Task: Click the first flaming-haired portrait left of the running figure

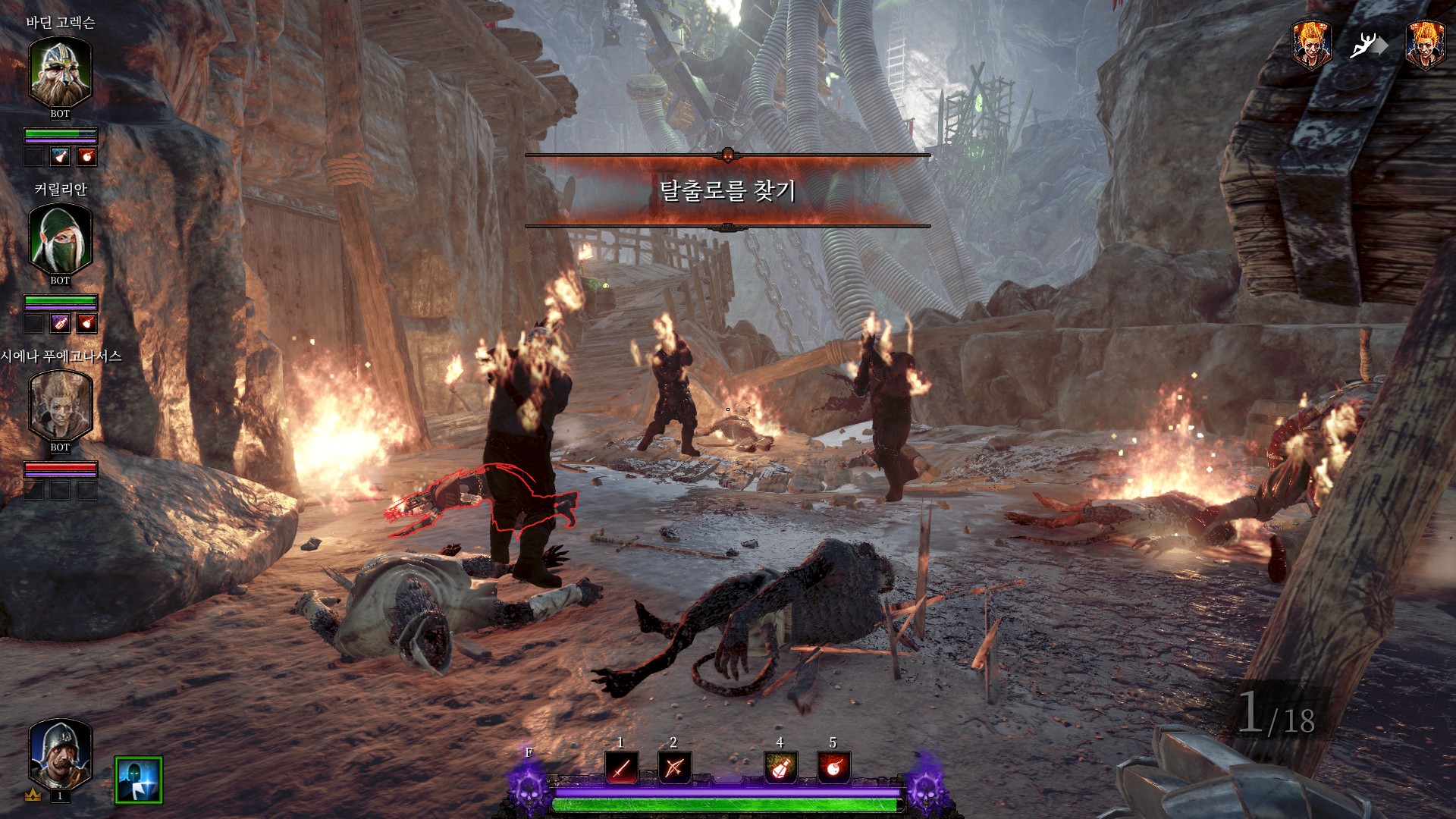Action: pos(1311,45)
